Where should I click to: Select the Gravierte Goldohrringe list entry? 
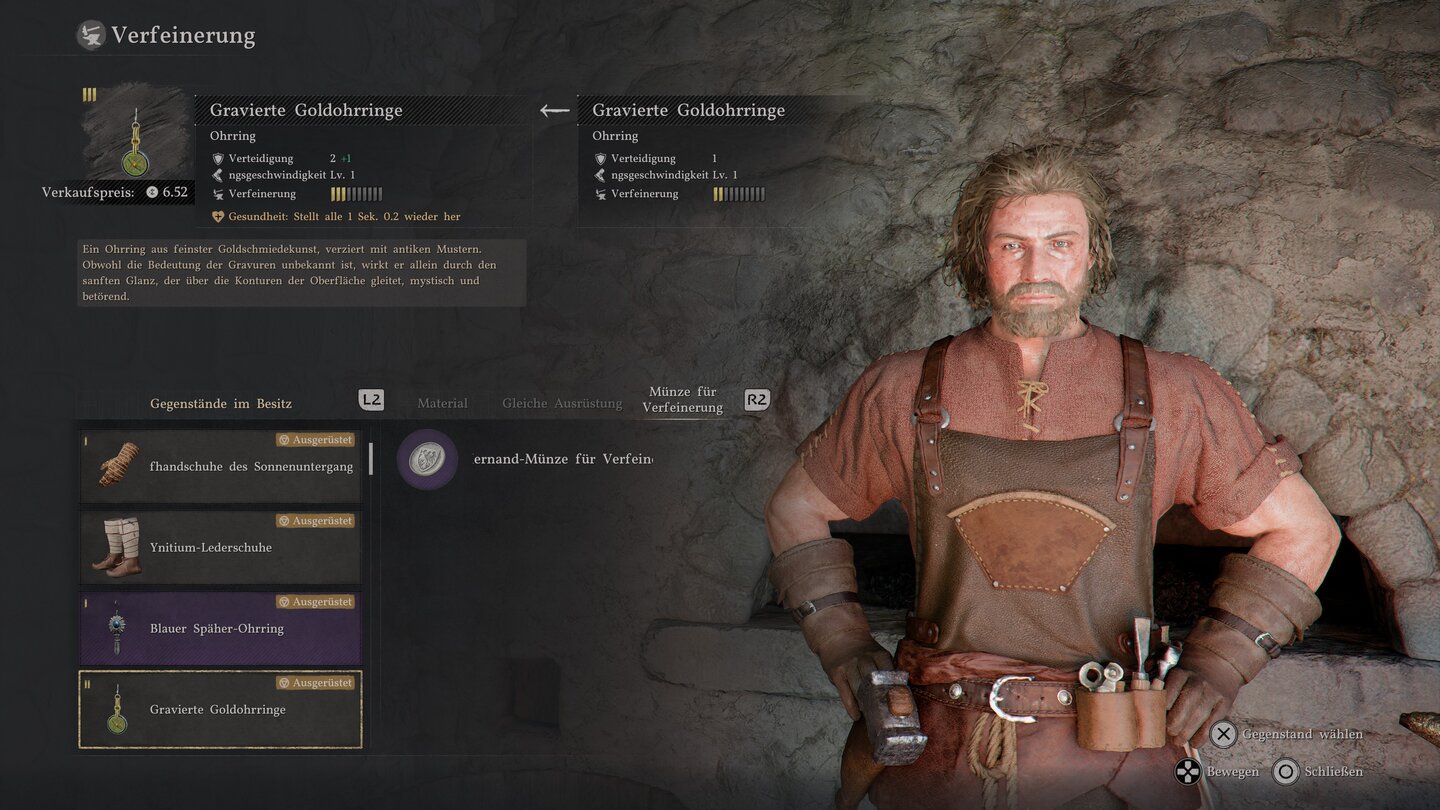point(220,709)
